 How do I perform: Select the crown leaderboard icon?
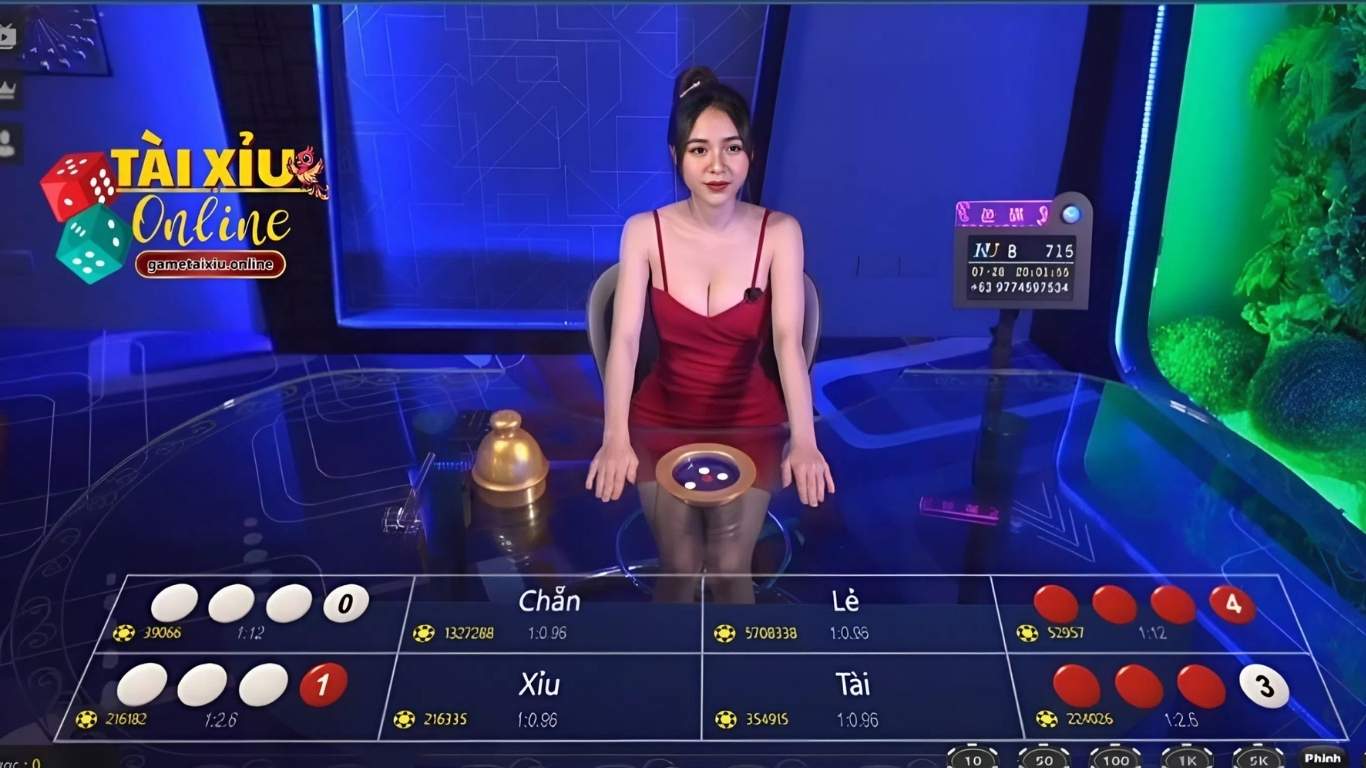pos(9,89)
